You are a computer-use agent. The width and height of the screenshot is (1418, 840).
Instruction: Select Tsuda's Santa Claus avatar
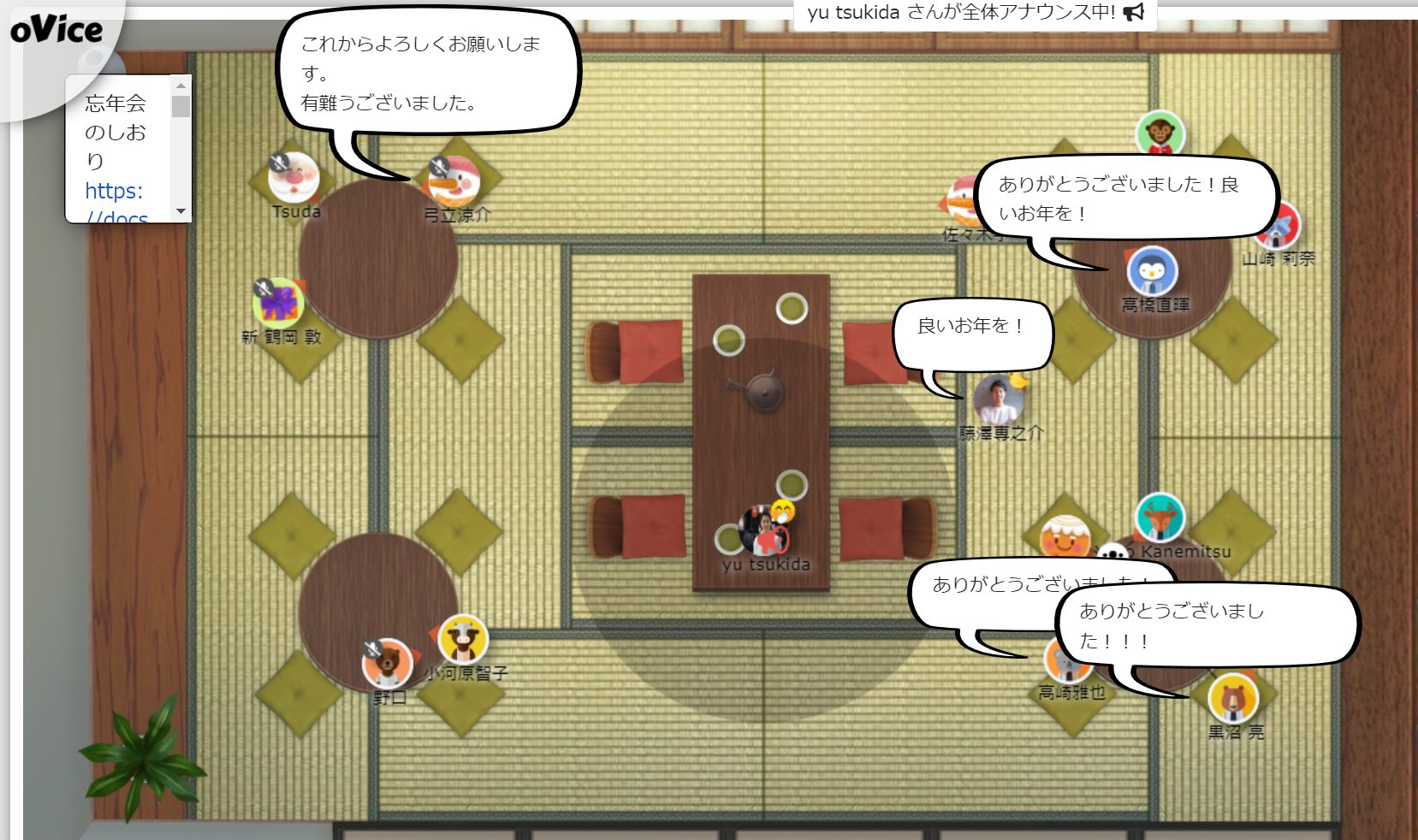pyautogui.click(x=294, y=177)
